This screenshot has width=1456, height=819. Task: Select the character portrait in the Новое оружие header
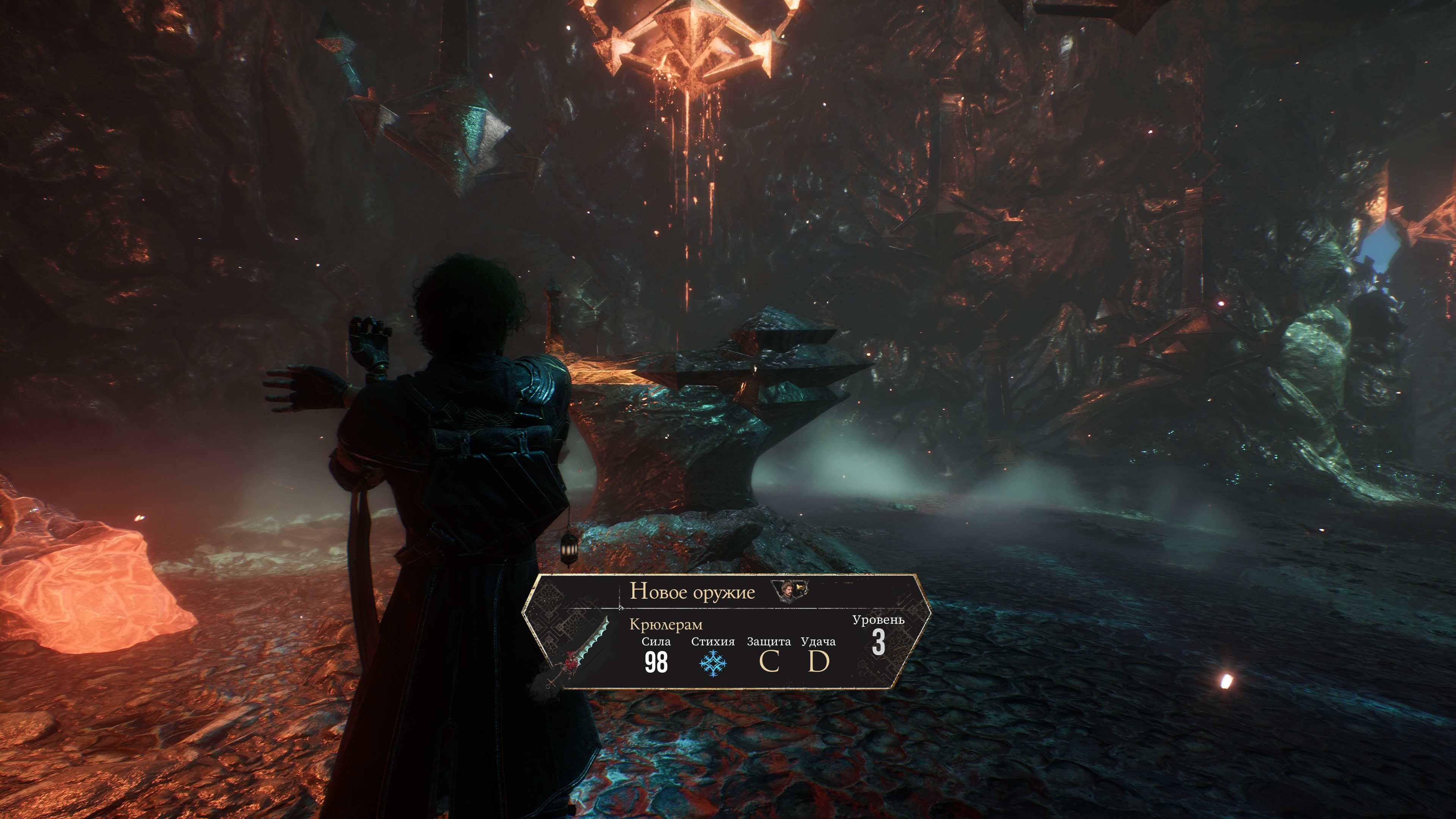(788, 591)
